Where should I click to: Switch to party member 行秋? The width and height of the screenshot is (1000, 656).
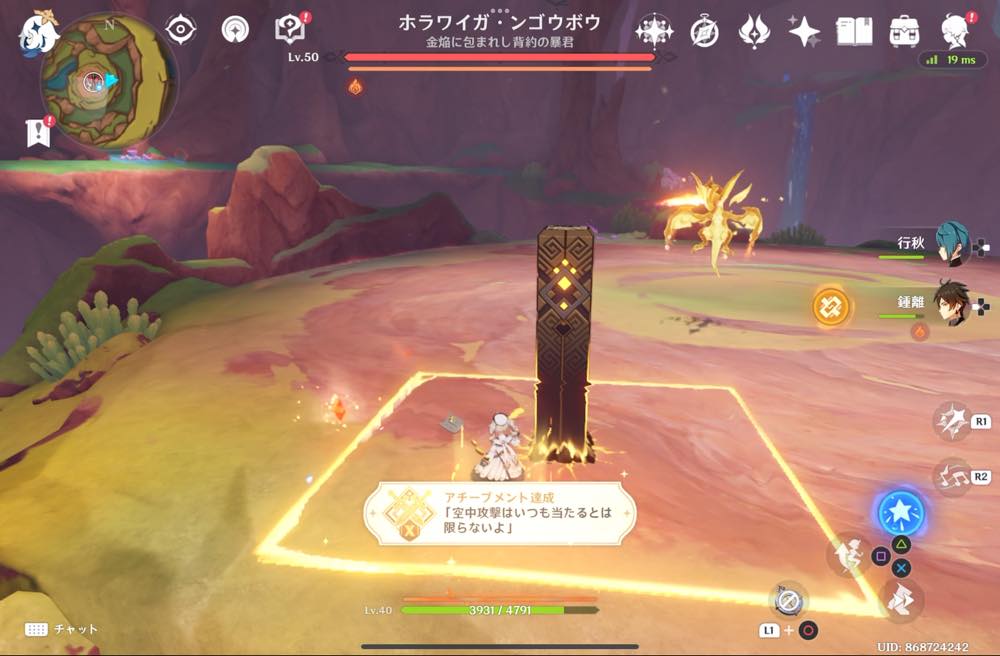pos(951,245)
